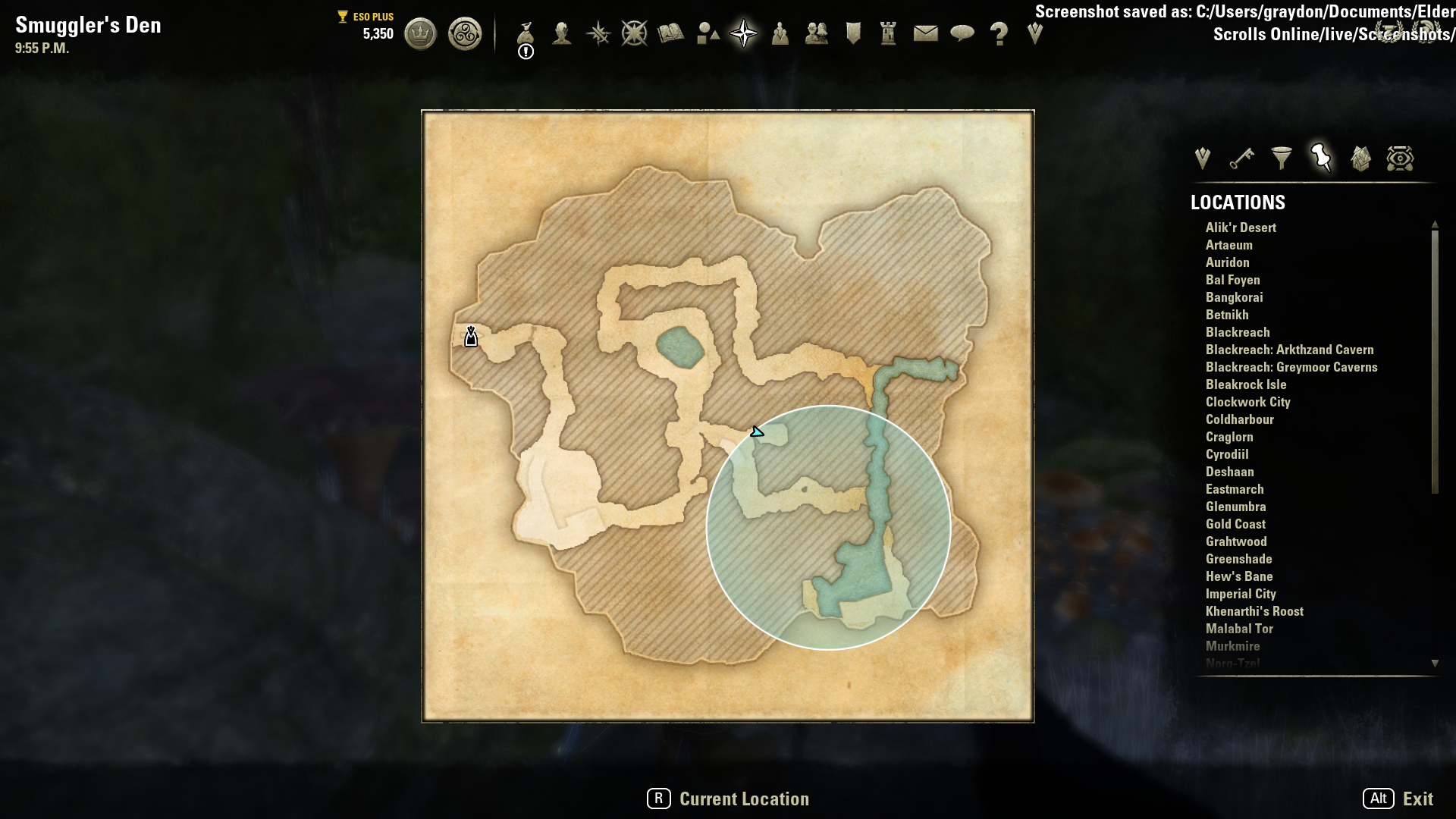The image size is (1456, 819).
Task: Switch to the map key tab
Action: [1241, 158]
